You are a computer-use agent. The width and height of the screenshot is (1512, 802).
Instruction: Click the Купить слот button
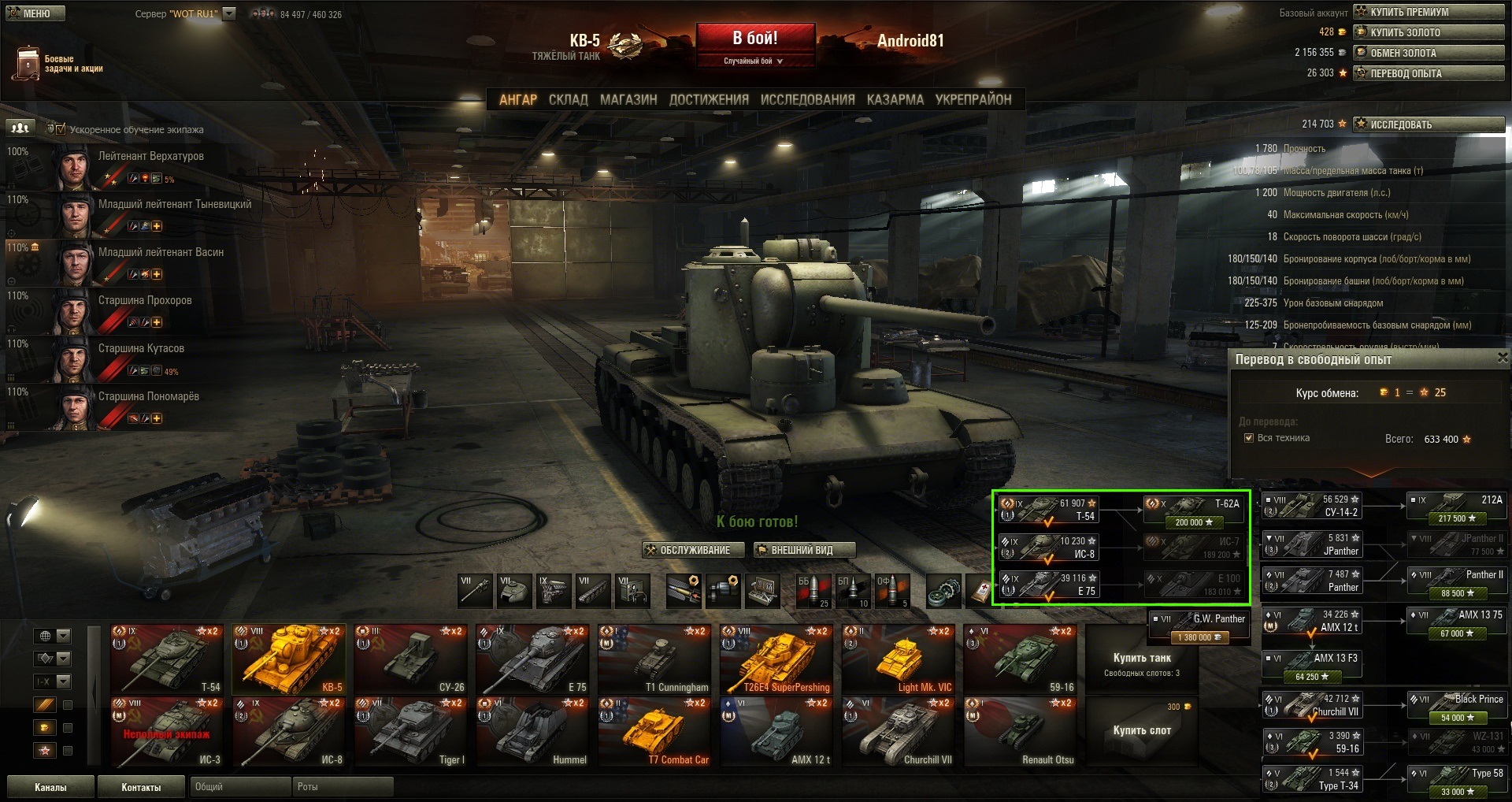click(x=1142, y=730)
